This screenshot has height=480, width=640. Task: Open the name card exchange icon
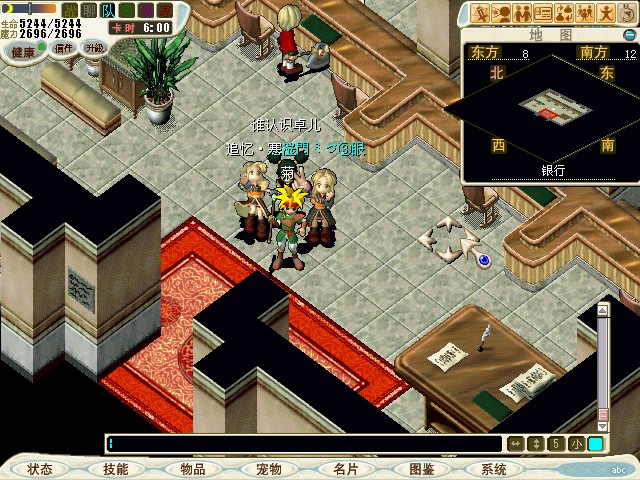[545, 13]
